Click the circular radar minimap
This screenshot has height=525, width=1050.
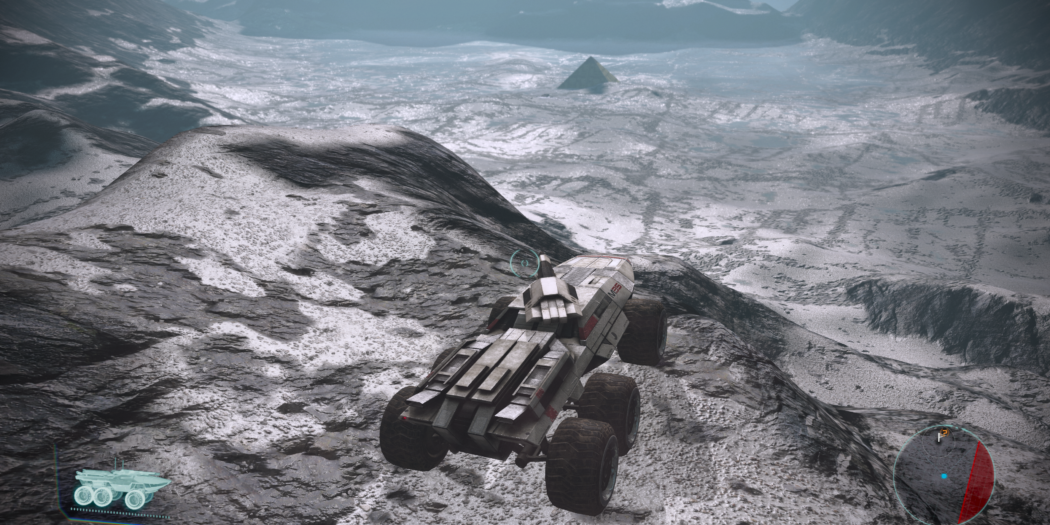point(943,474)
